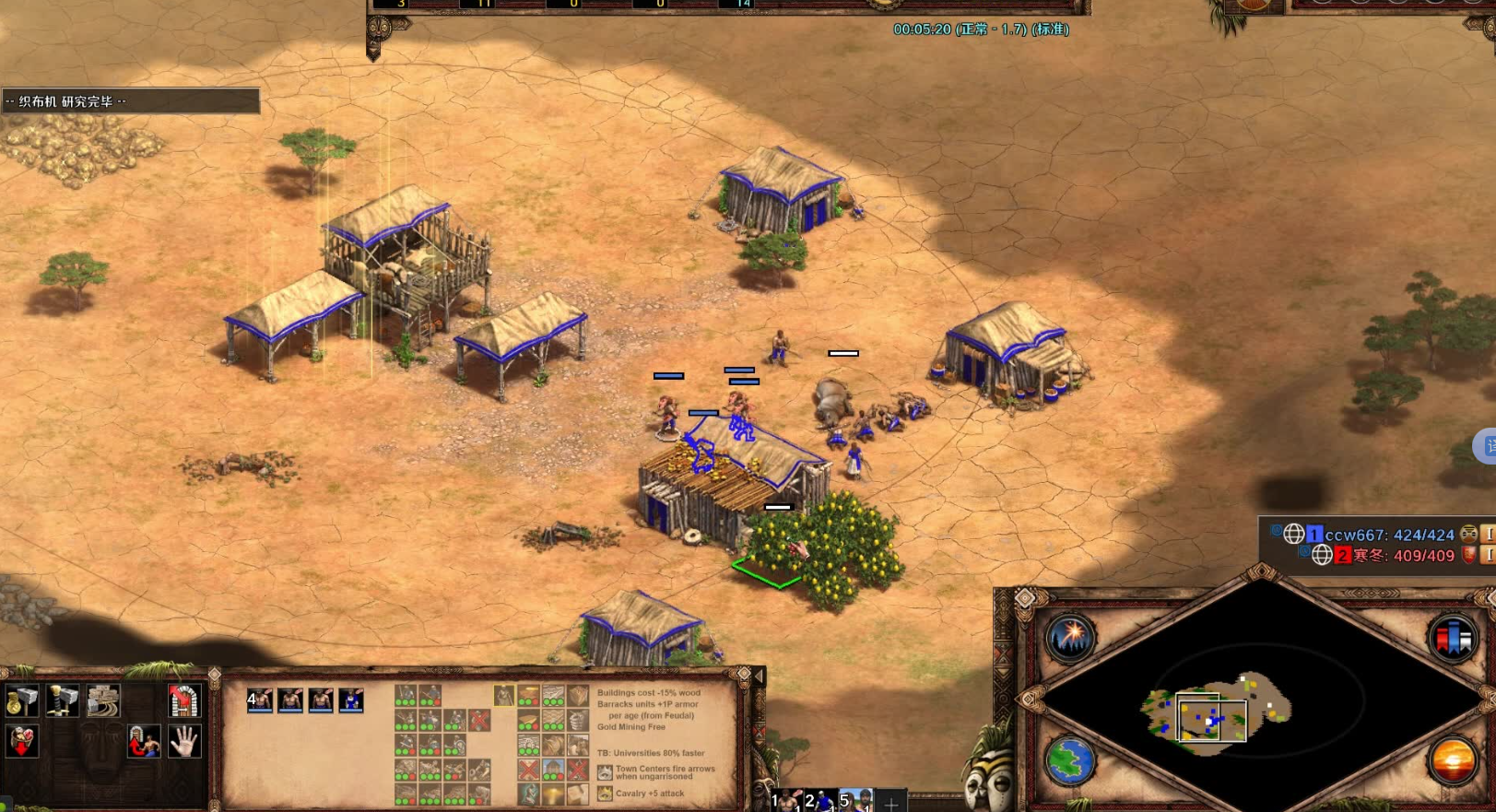Click the garrison gate icon with red arrow
Image resolution: width=1496 pixels, height=812 pixels.
[183, 701]
